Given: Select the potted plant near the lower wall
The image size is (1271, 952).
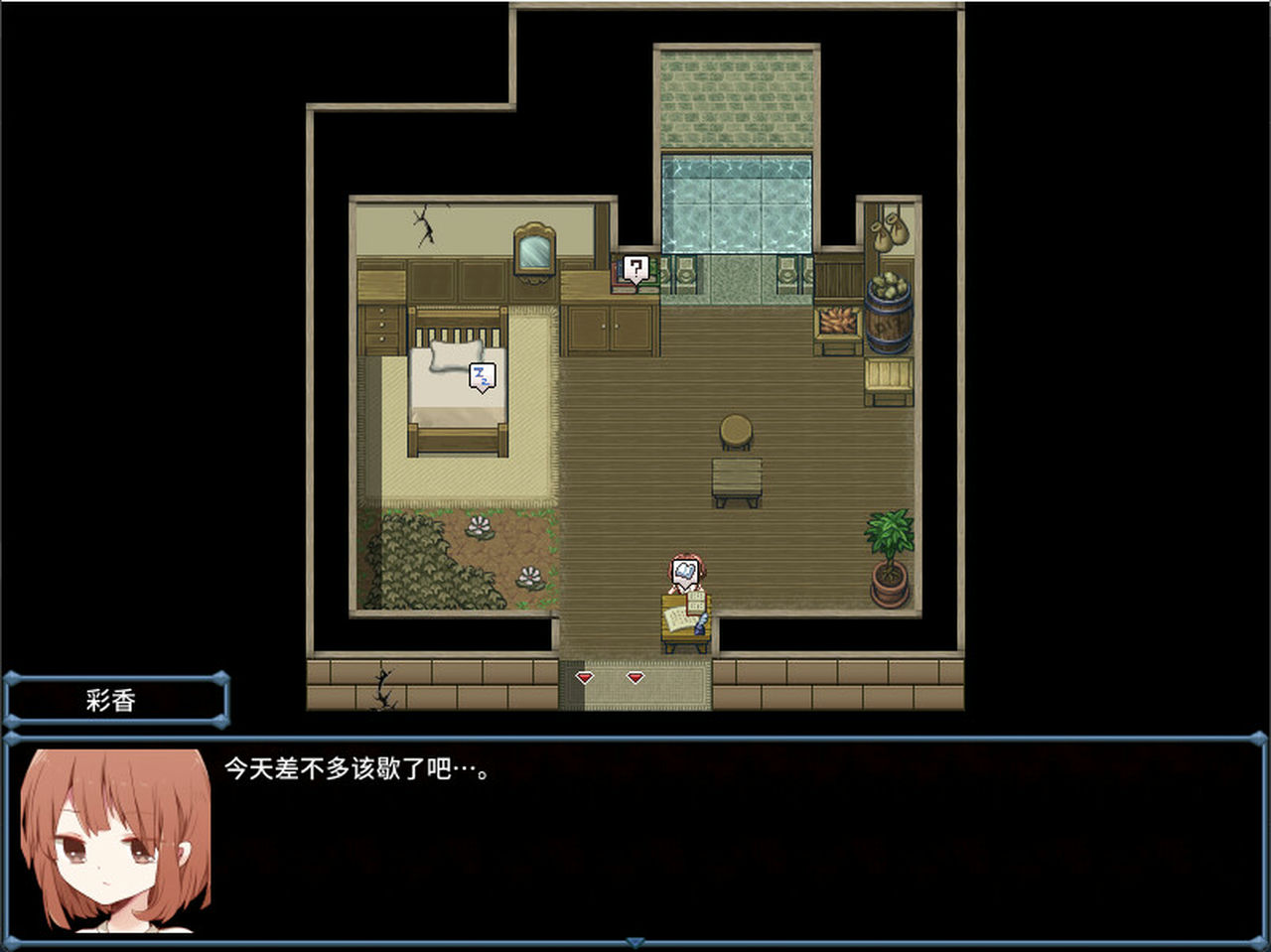Looking at the screenshot, I should (x=891, y=551).
